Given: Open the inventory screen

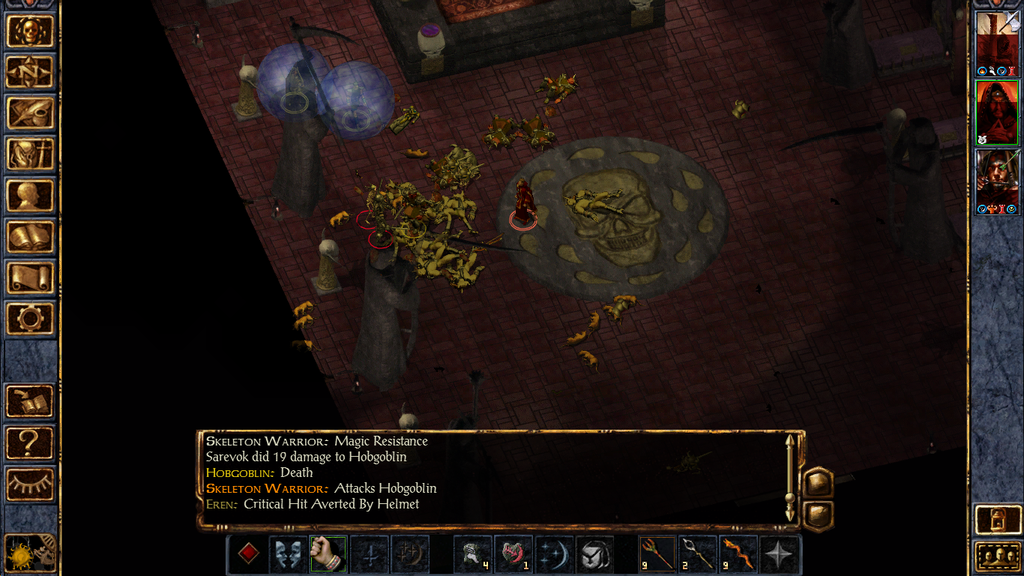Looking at the screenshot, I should point(30,154).
